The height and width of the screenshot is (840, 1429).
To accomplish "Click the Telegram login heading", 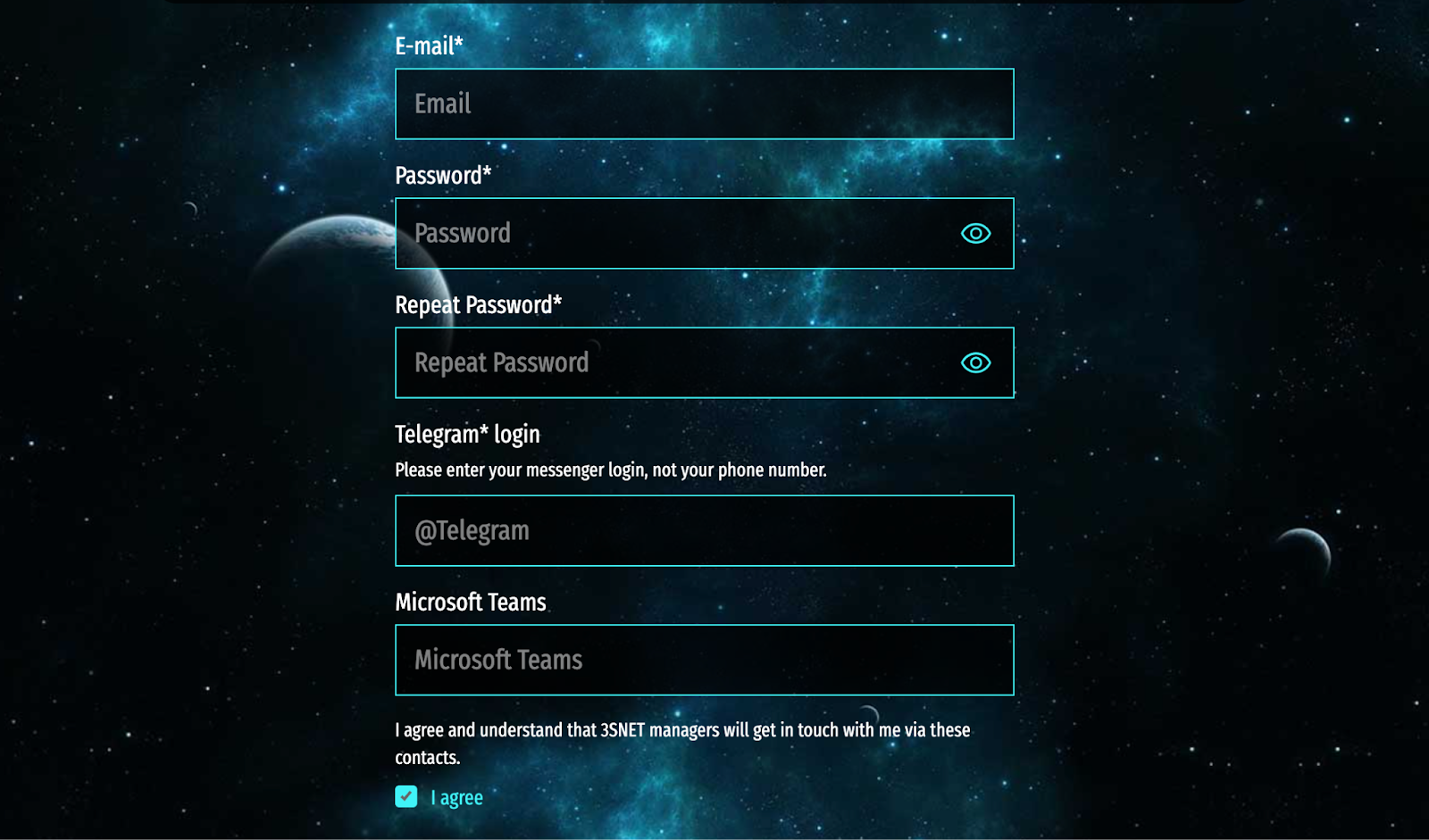I will pyautogui.click(x=467, y=434).
